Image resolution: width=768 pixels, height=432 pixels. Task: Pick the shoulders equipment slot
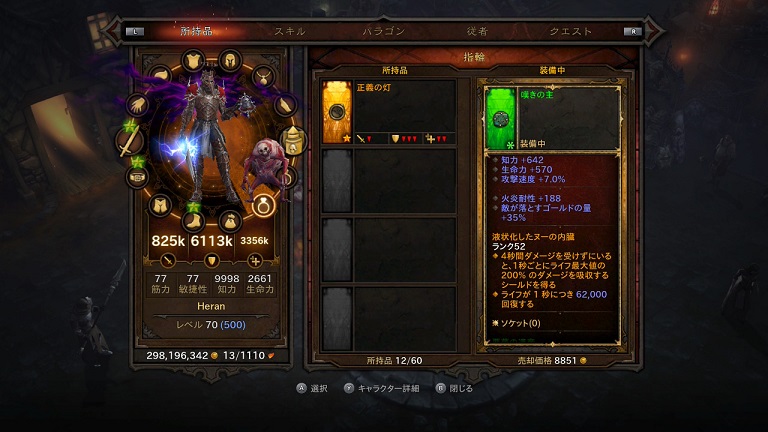160,76
